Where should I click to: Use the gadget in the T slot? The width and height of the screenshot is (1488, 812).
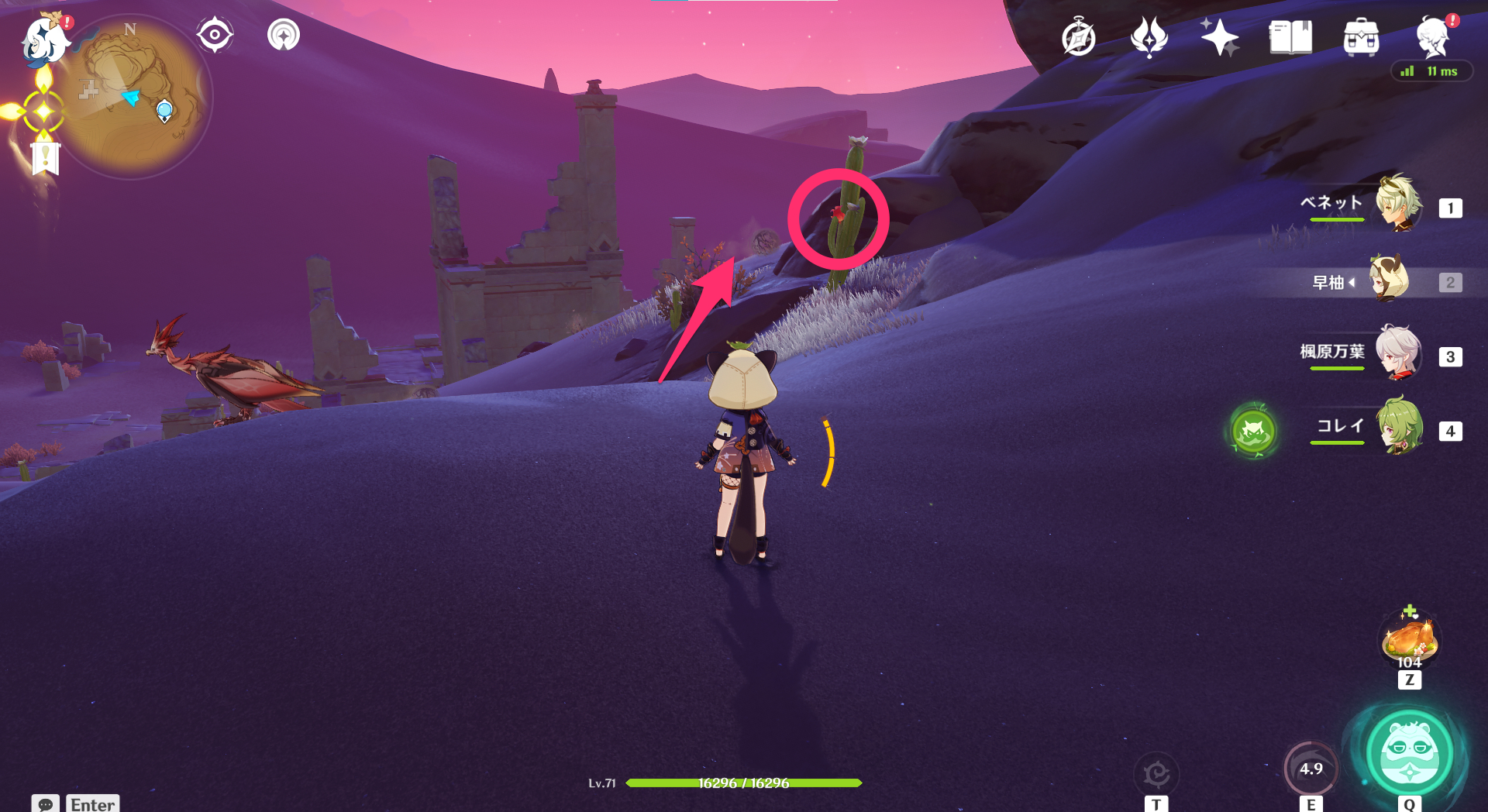pyautogui.click(x=1156, y=772)
